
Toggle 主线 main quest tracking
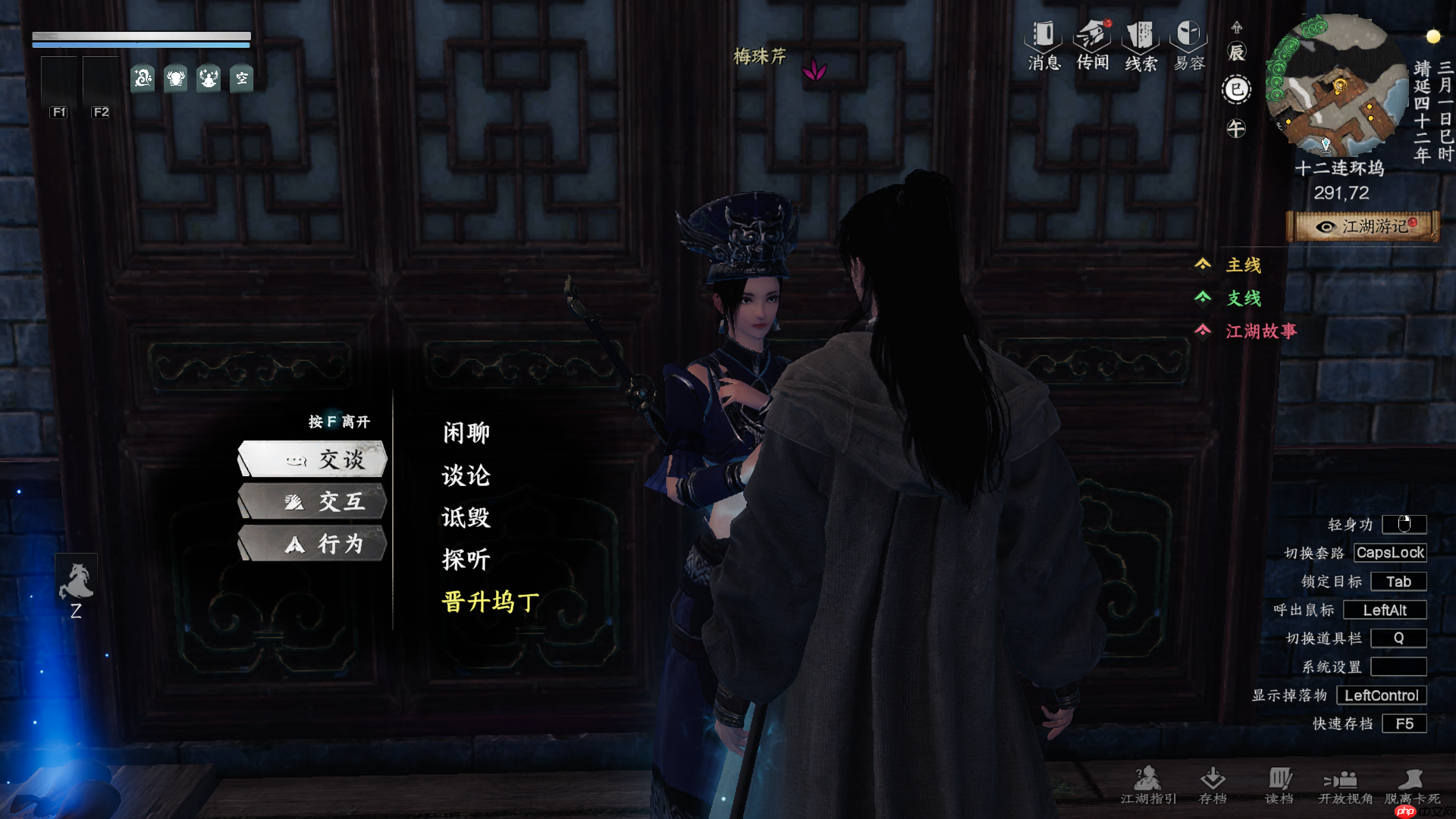point(1242,265)
